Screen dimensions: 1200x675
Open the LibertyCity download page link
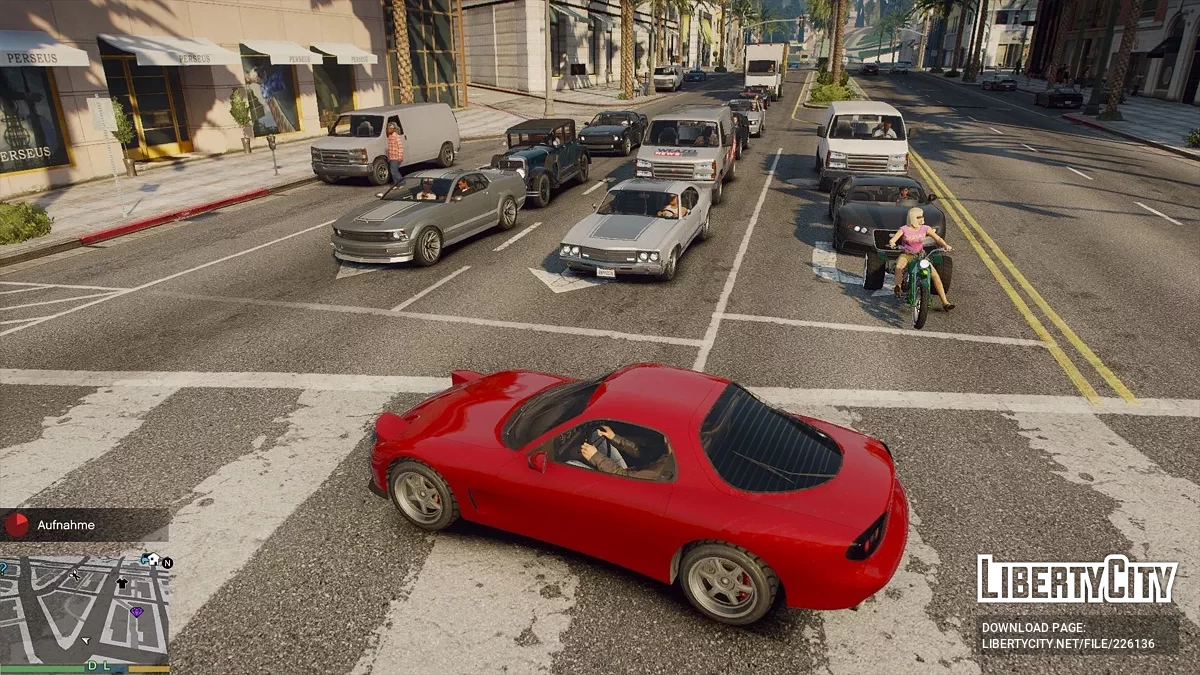click(1067, 636)
